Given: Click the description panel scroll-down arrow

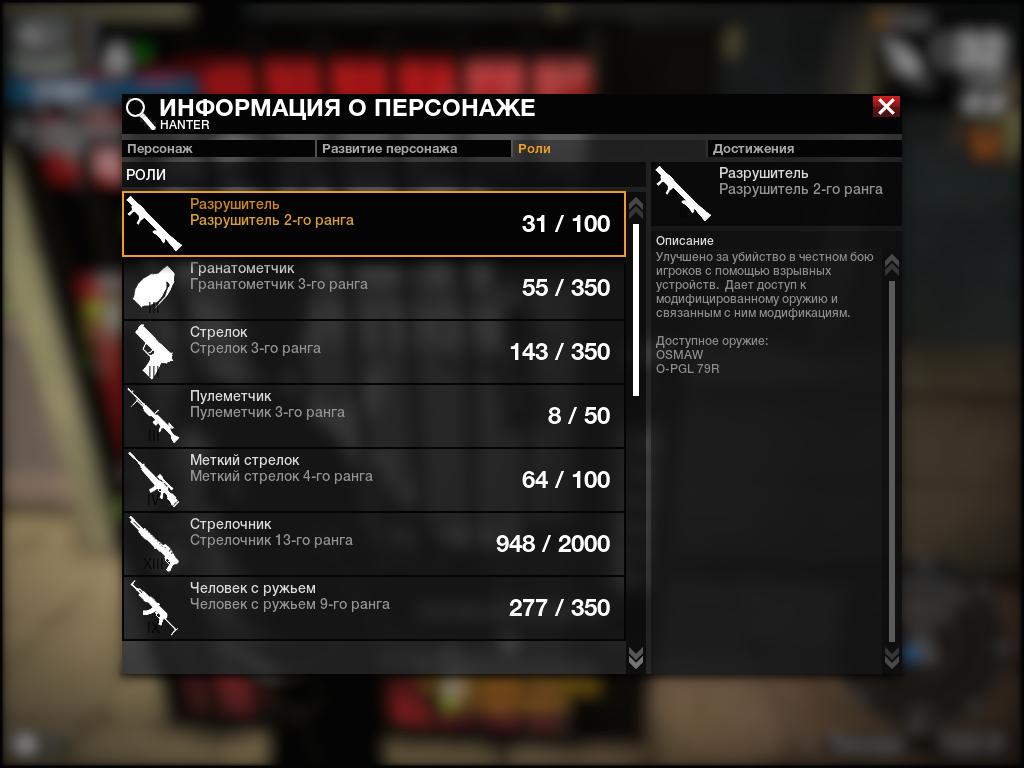Looking at the screenshot, I should click(892, 656).
